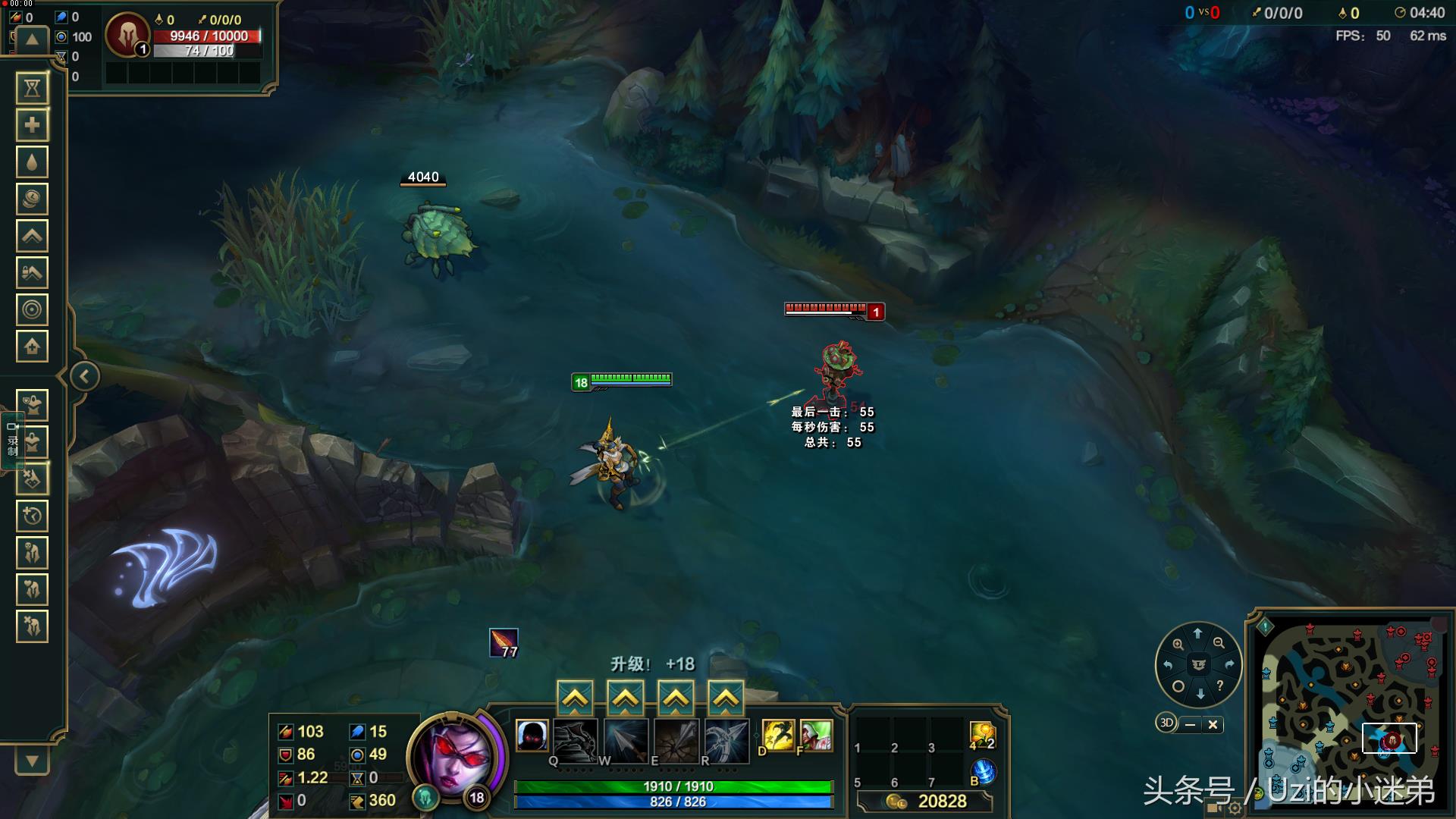
Task: Collapse the practice tool side panel
Action: [x=84, y=376]
